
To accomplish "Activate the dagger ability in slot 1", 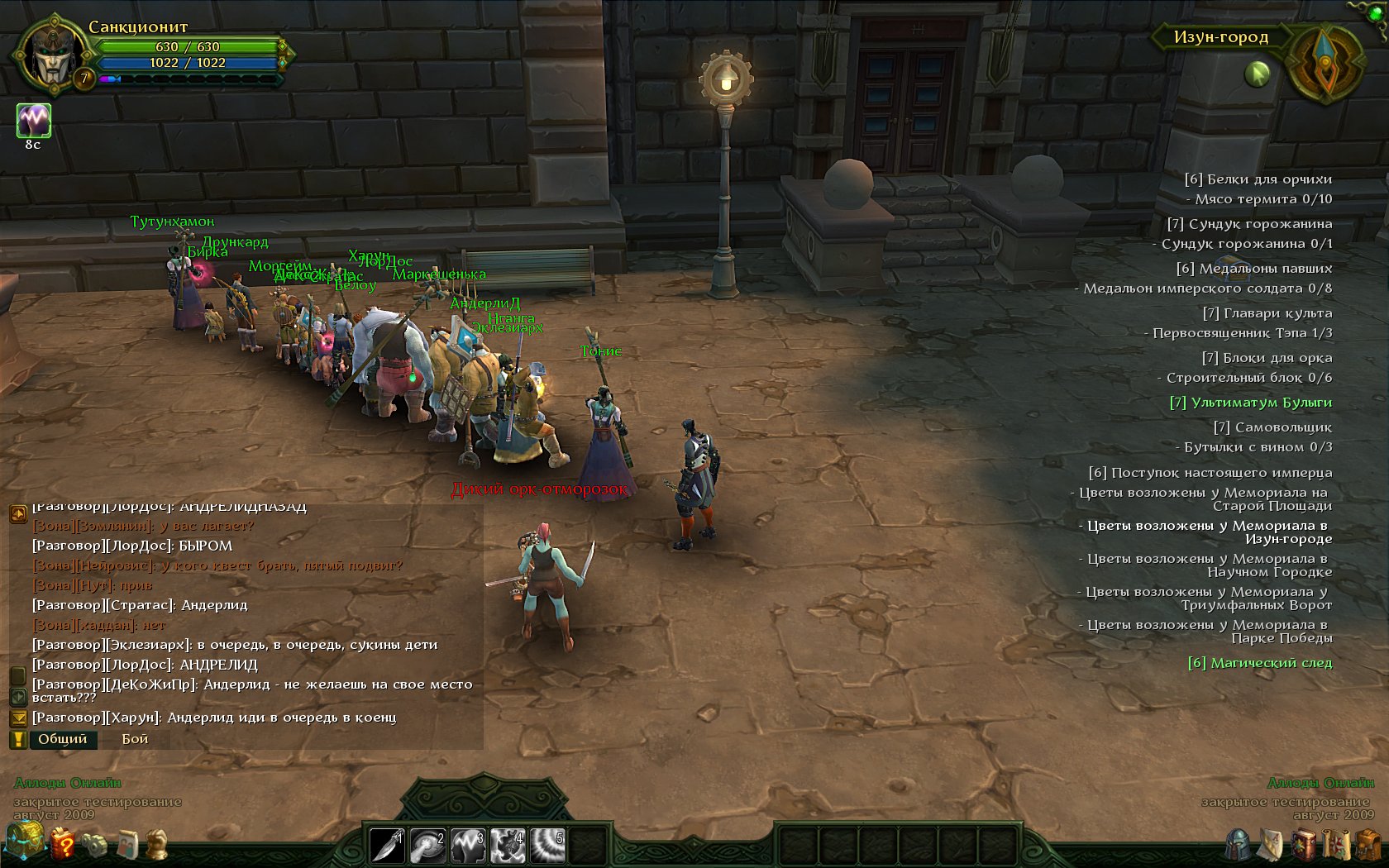I will (x=387, y=846).
